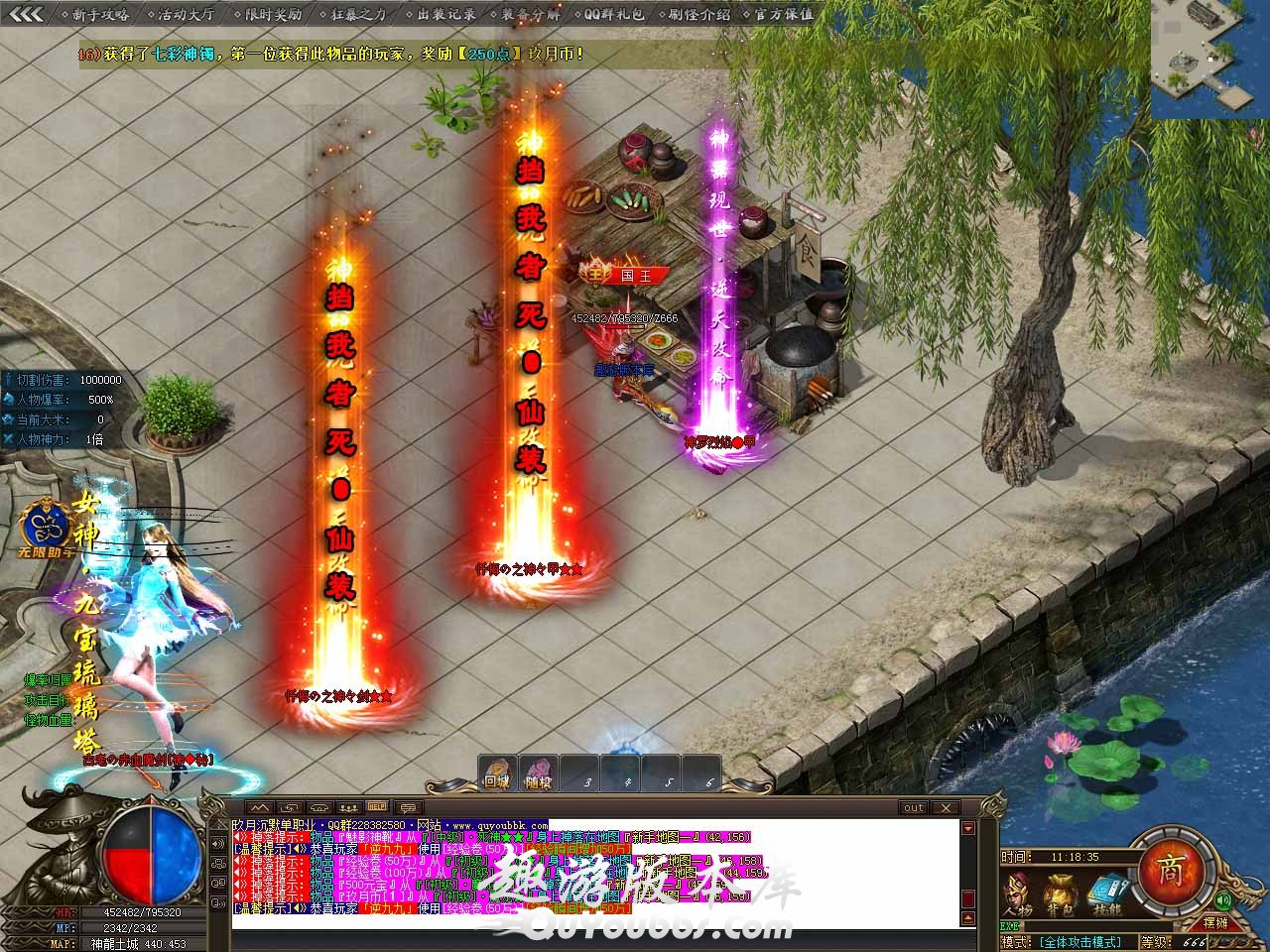This screenshot has height=952, width=1270.
Task: Click the minimap in the corner
Action: [1209, 59]
